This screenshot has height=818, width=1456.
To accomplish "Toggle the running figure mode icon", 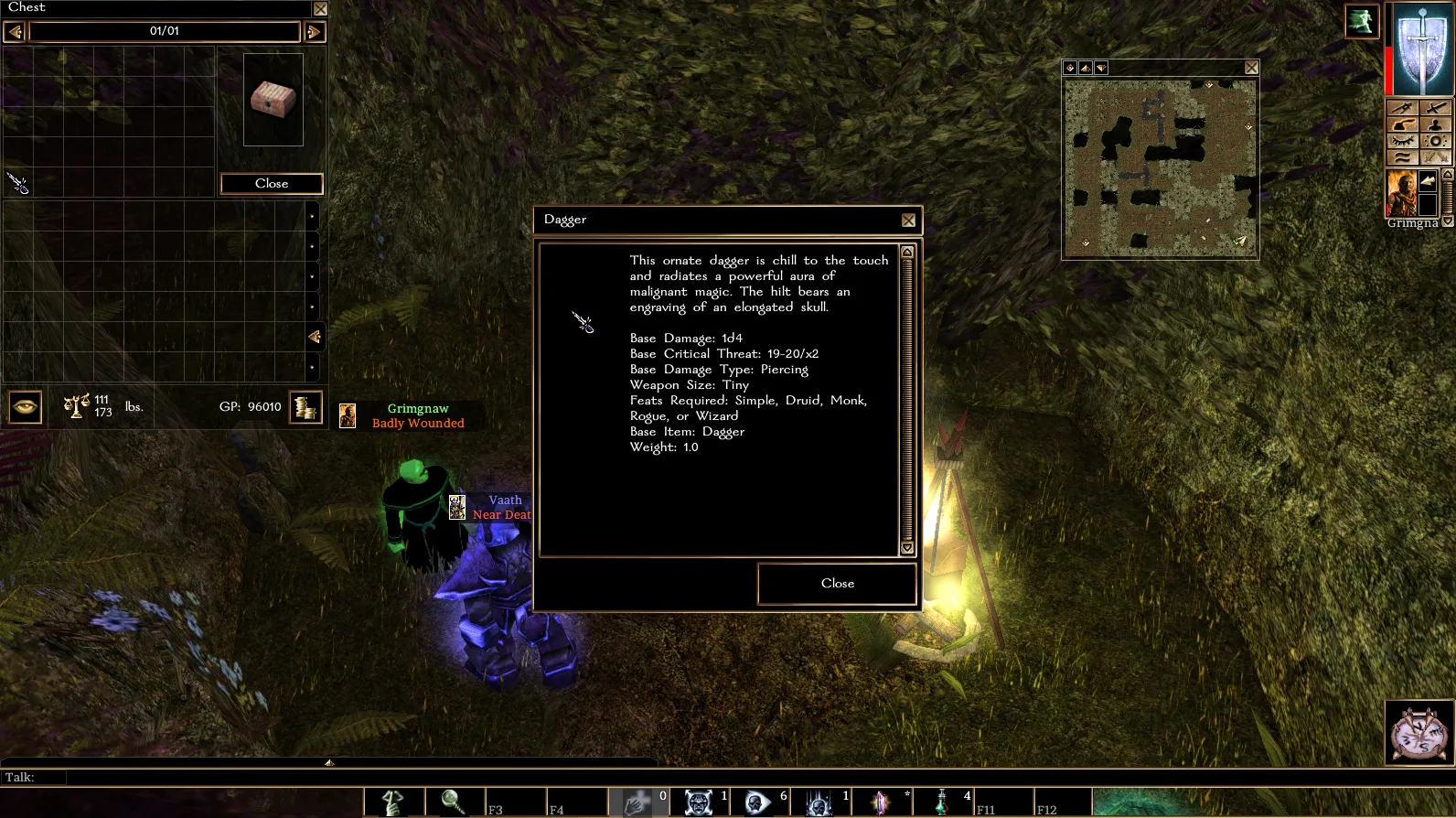I will pos(1361,21).
